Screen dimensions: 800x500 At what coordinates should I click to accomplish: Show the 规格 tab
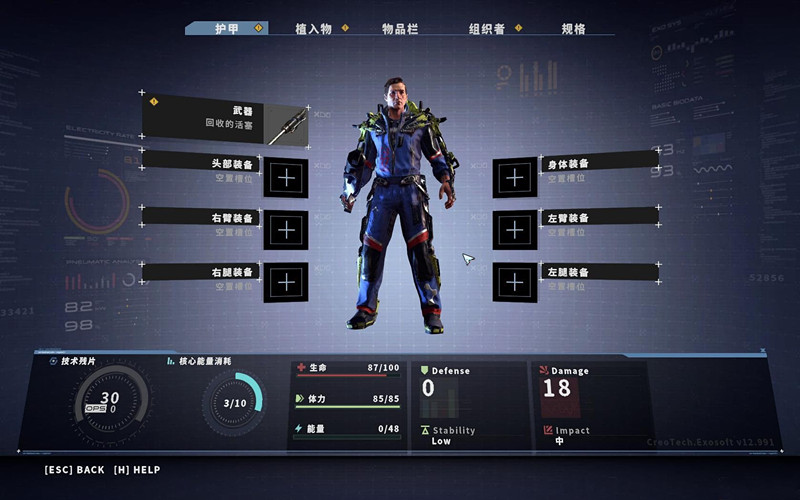[573, 29]
